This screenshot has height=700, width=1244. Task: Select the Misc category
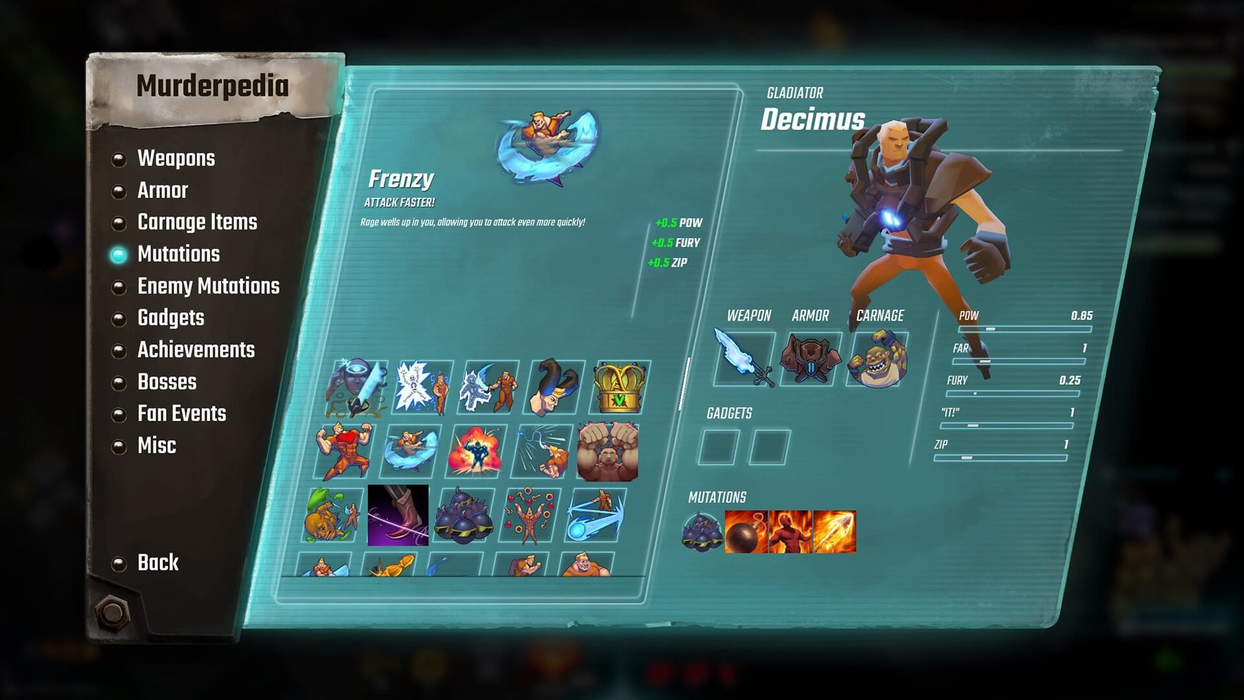tap(156, 446)
